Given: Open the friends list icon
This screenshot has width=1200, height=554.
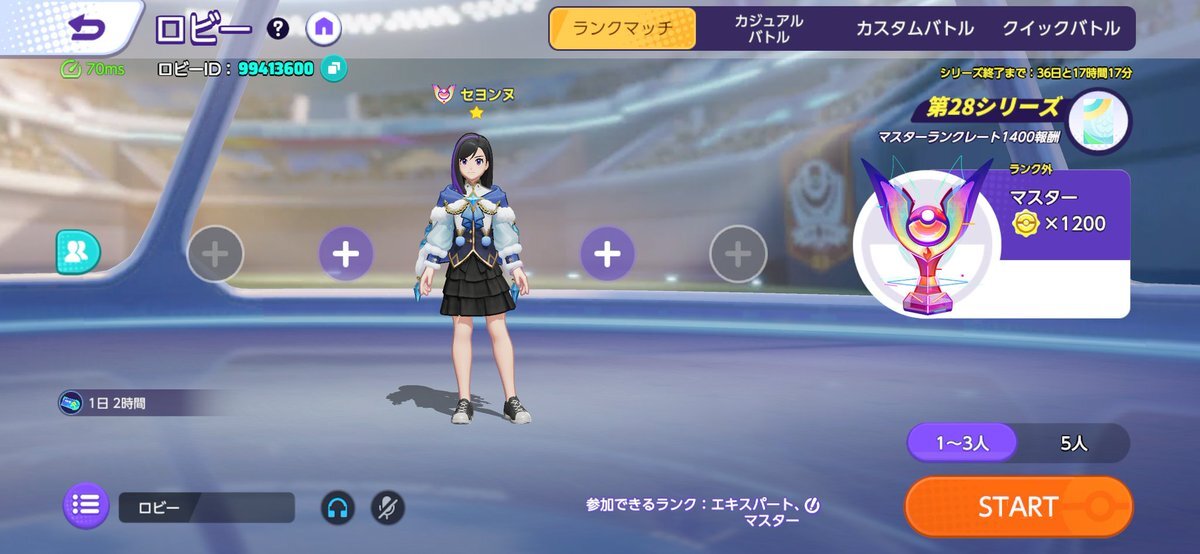Looking at the screenshot, I should point(78,252).
